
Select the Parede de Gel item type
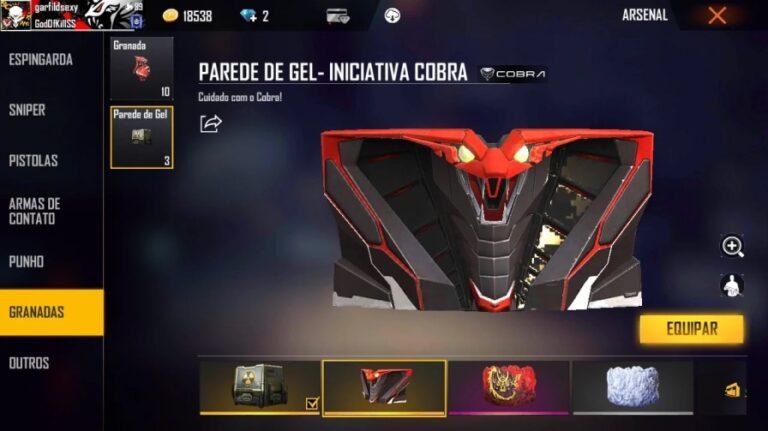pyautogui.click(x=141, y=137)
